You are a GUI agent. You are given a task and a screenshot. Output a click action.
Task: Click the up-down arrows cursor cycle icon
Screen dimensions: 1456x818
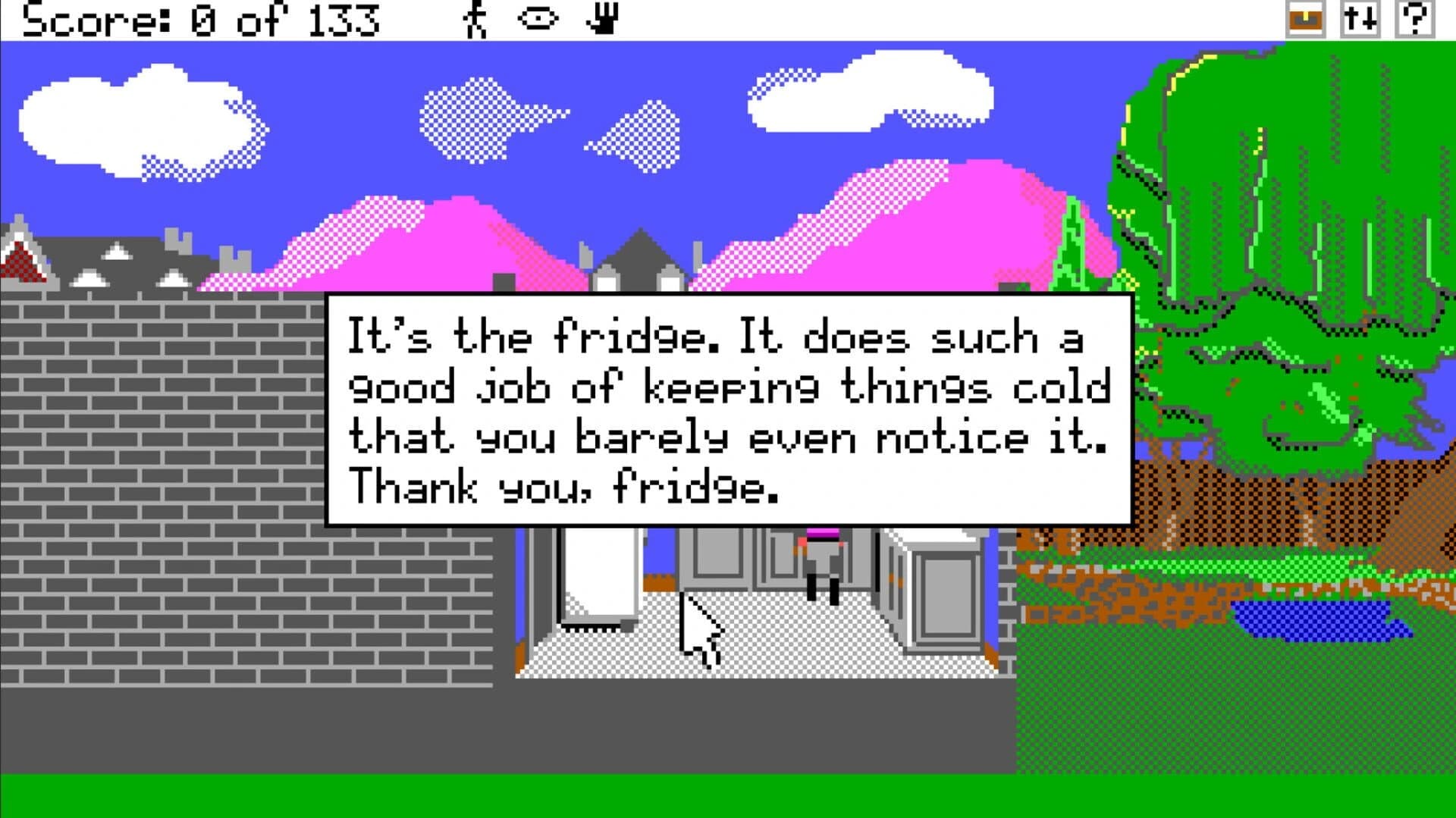click(1361, 19)
